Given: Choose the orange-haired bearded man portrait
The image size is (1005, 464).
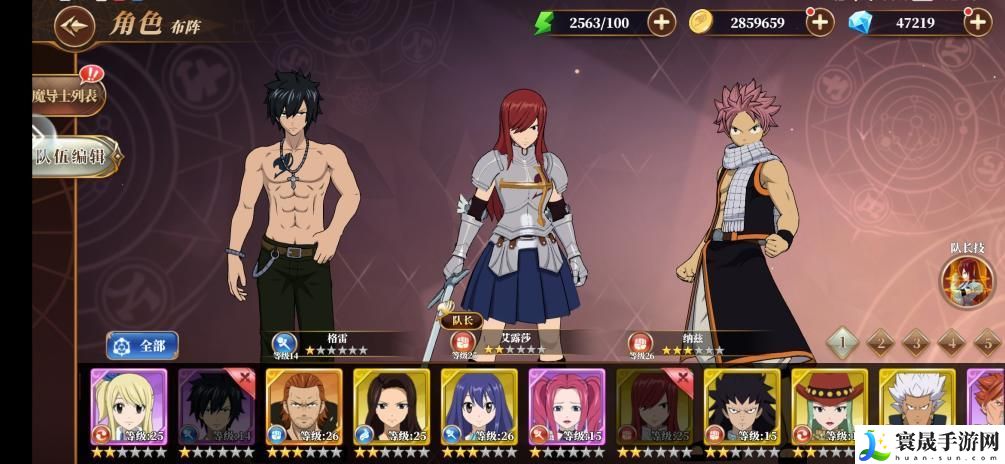Looking at the screenshot, I should click(x=304, y=406).
